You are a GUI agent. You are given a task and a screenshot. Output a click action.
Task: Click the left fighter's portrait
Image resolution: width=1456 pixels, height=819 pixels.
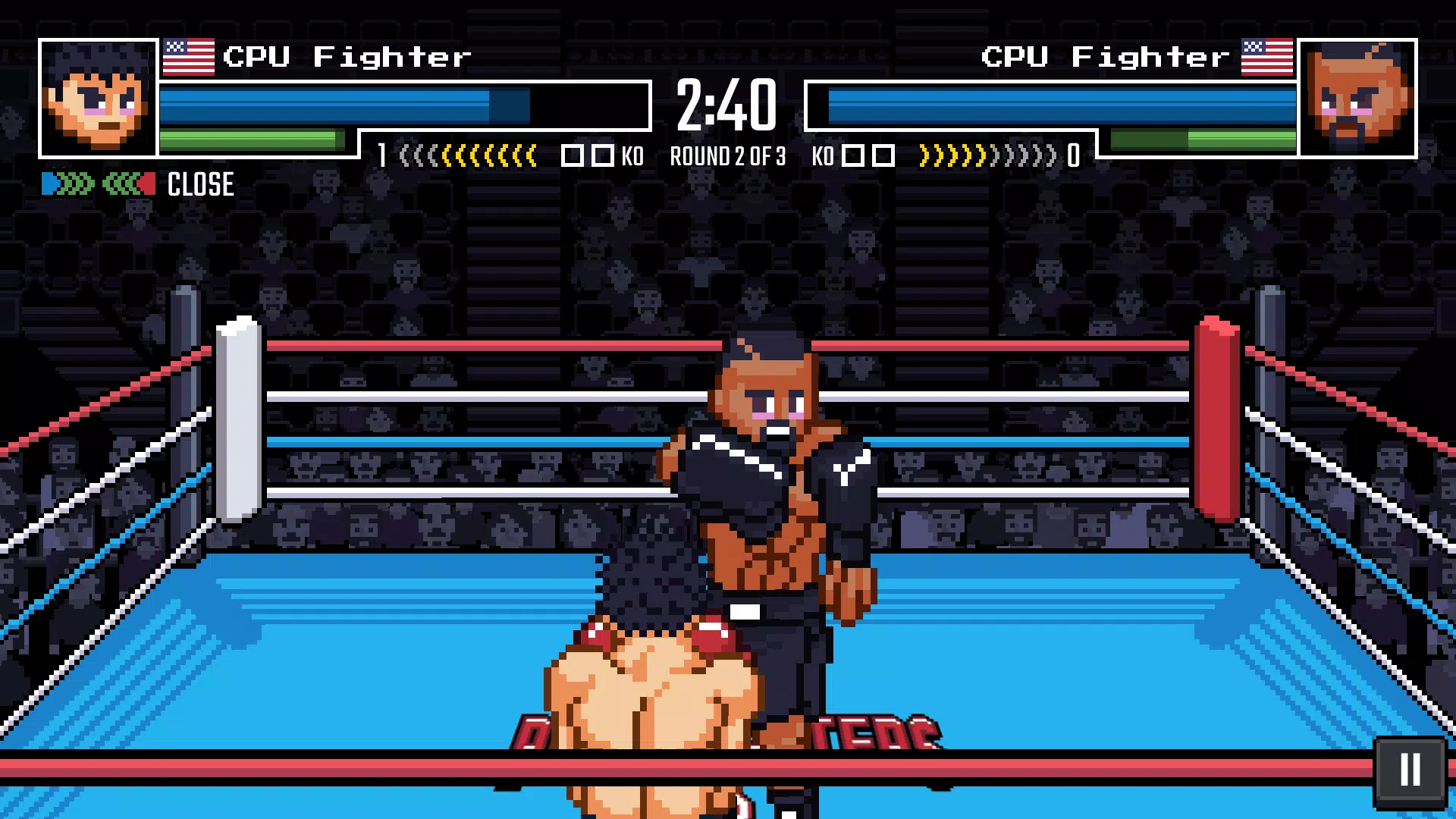[x=96, y=99]
